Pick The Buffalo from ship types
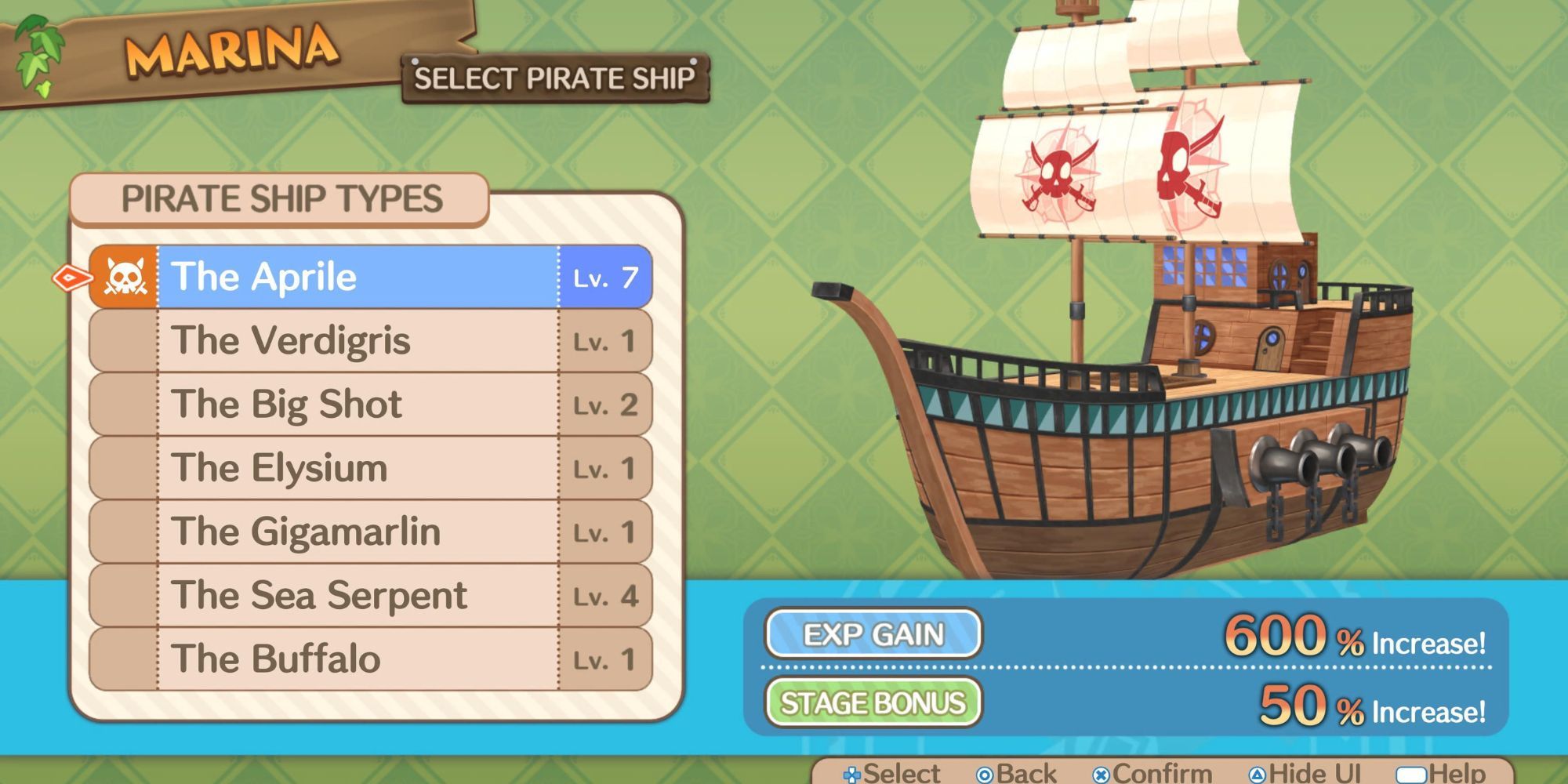 (368, 659)
